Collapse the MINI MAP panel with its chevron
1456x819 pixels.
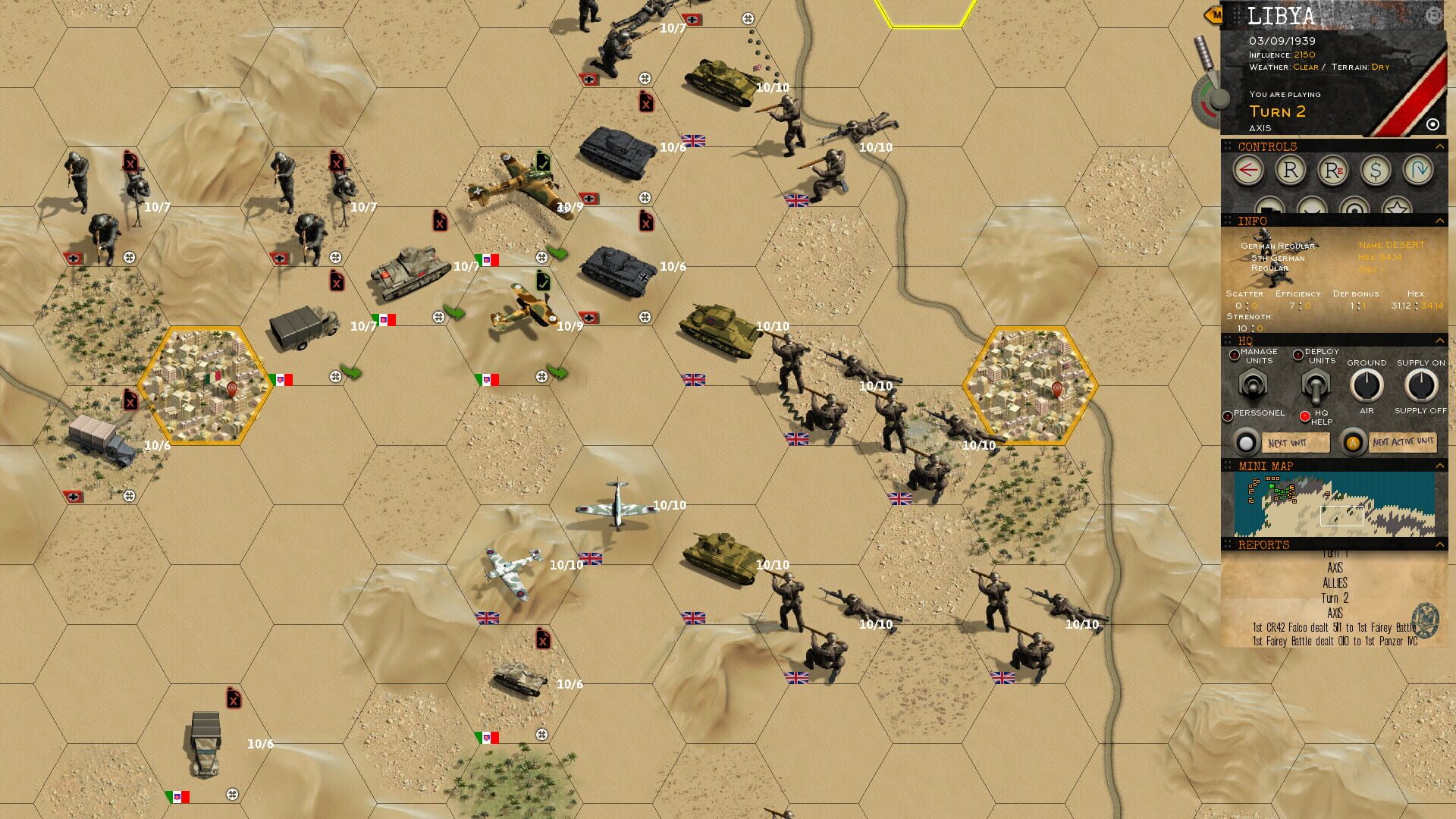(1441, 464)
